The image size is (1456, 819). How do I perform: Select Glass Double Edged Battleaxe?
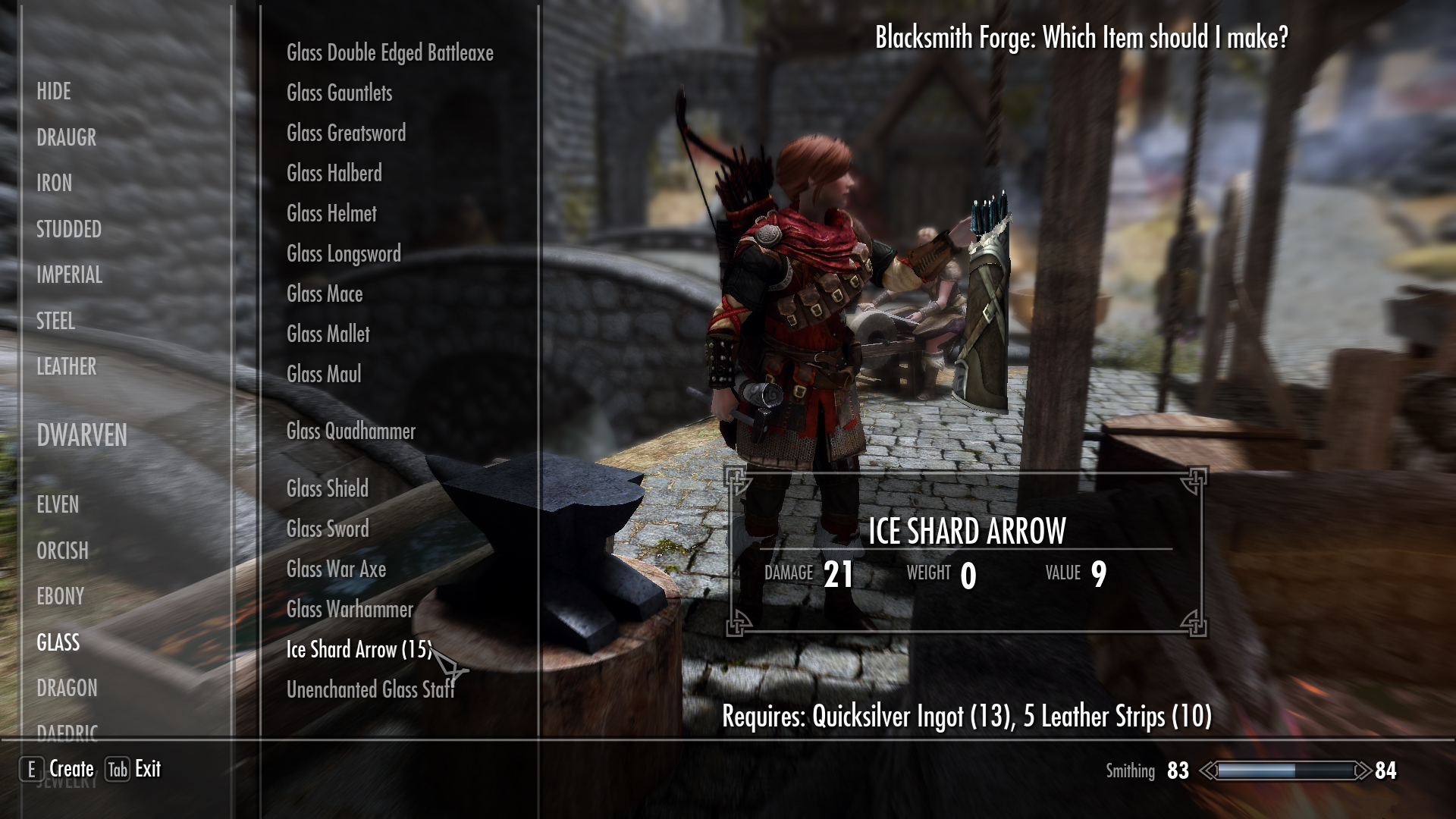click(x=390, y=53)
